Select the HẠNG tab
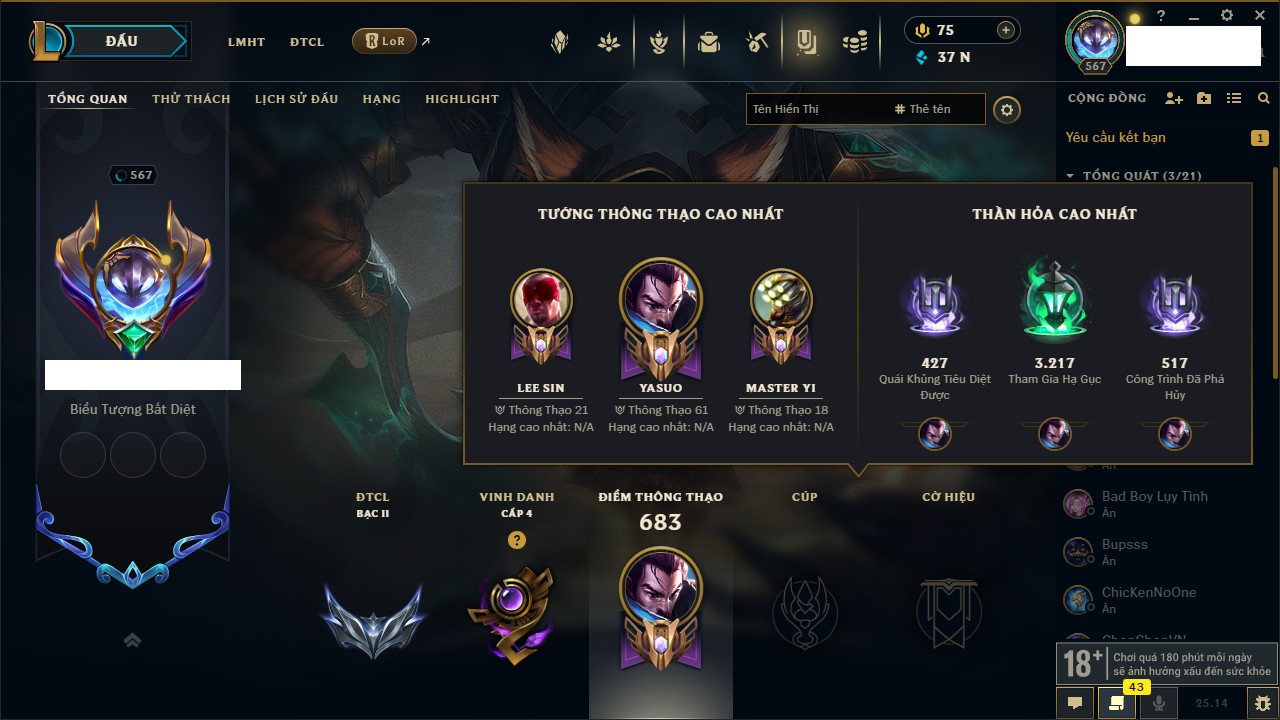The image size is (1280, 720). (381, 99)
